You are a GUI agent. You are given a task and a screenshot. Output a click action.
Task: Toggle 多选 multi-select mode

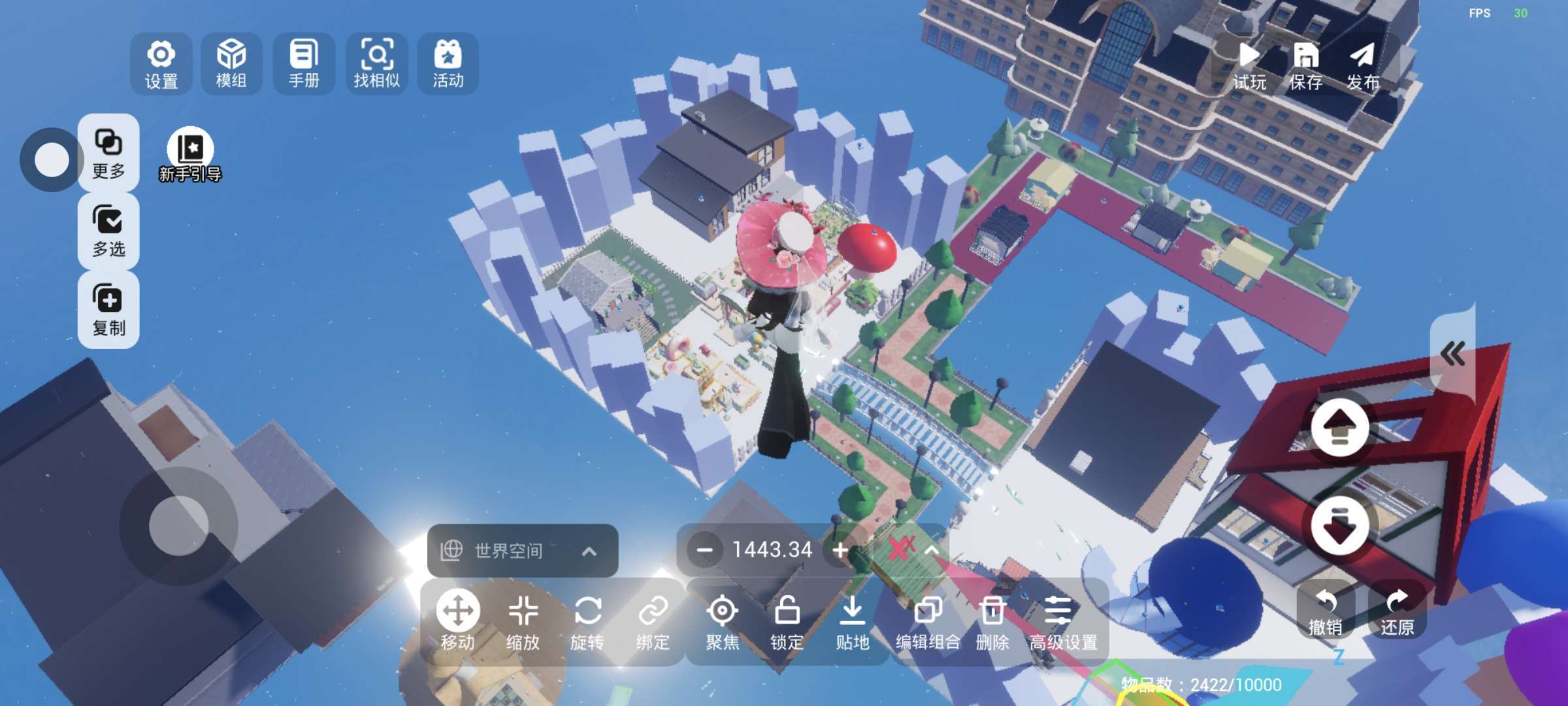108,231
